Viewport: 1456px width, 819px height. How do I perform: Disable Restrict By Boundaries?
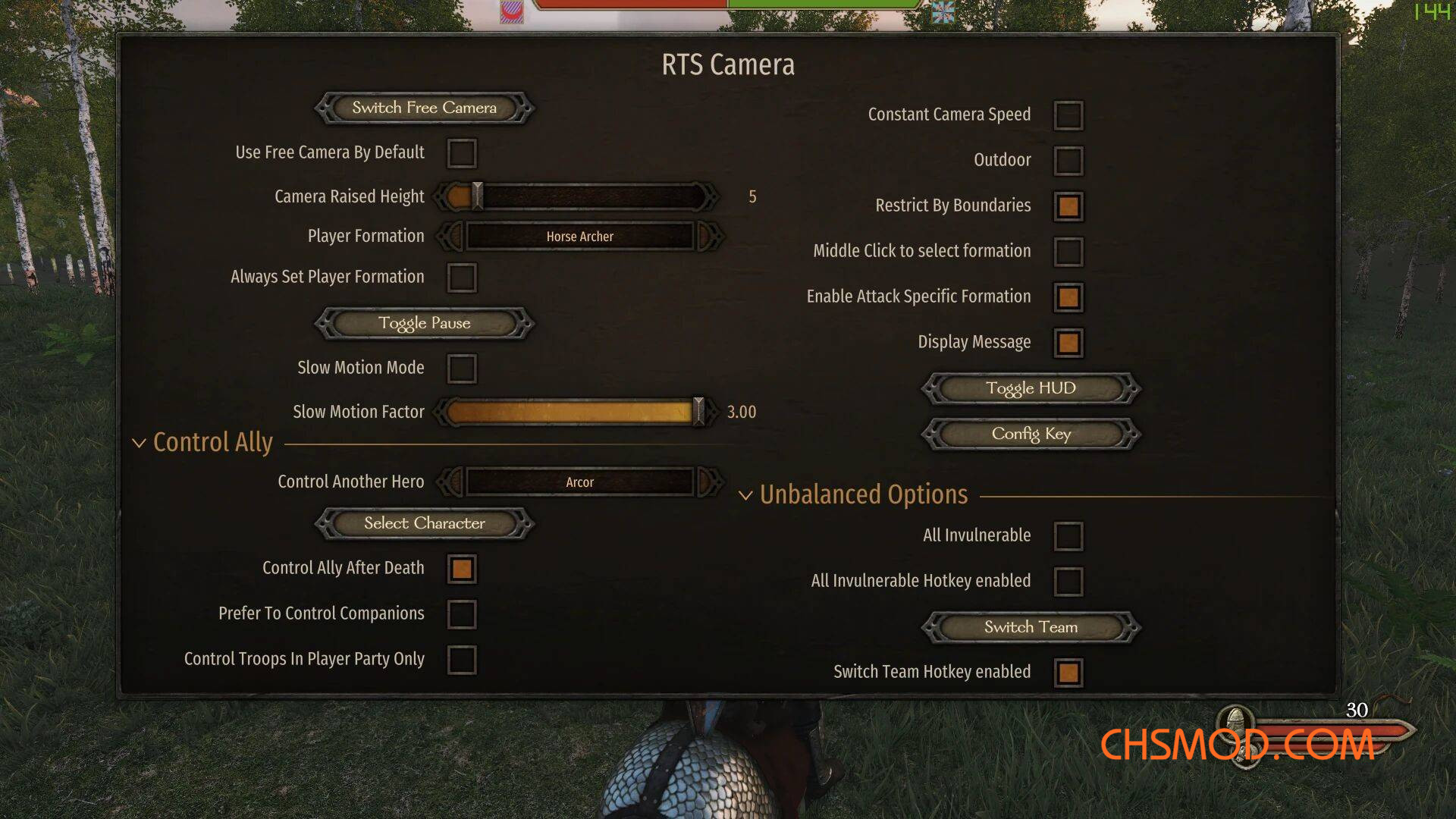coord(1068,206)
